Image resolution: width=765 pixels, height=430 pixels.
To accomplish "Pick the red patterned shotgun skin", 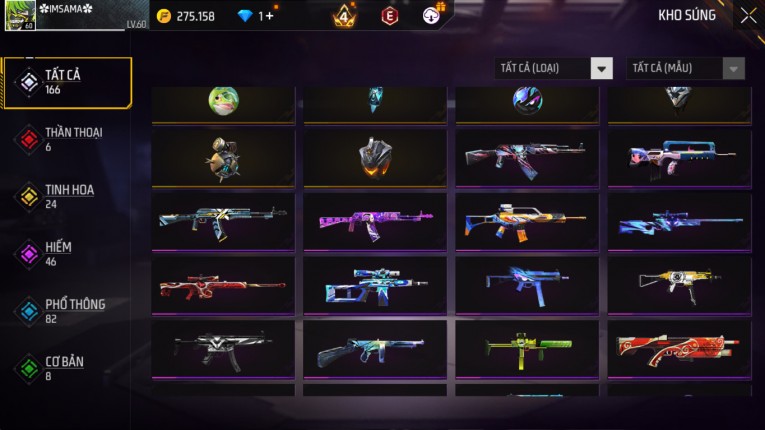I will (x=679, y=349).
